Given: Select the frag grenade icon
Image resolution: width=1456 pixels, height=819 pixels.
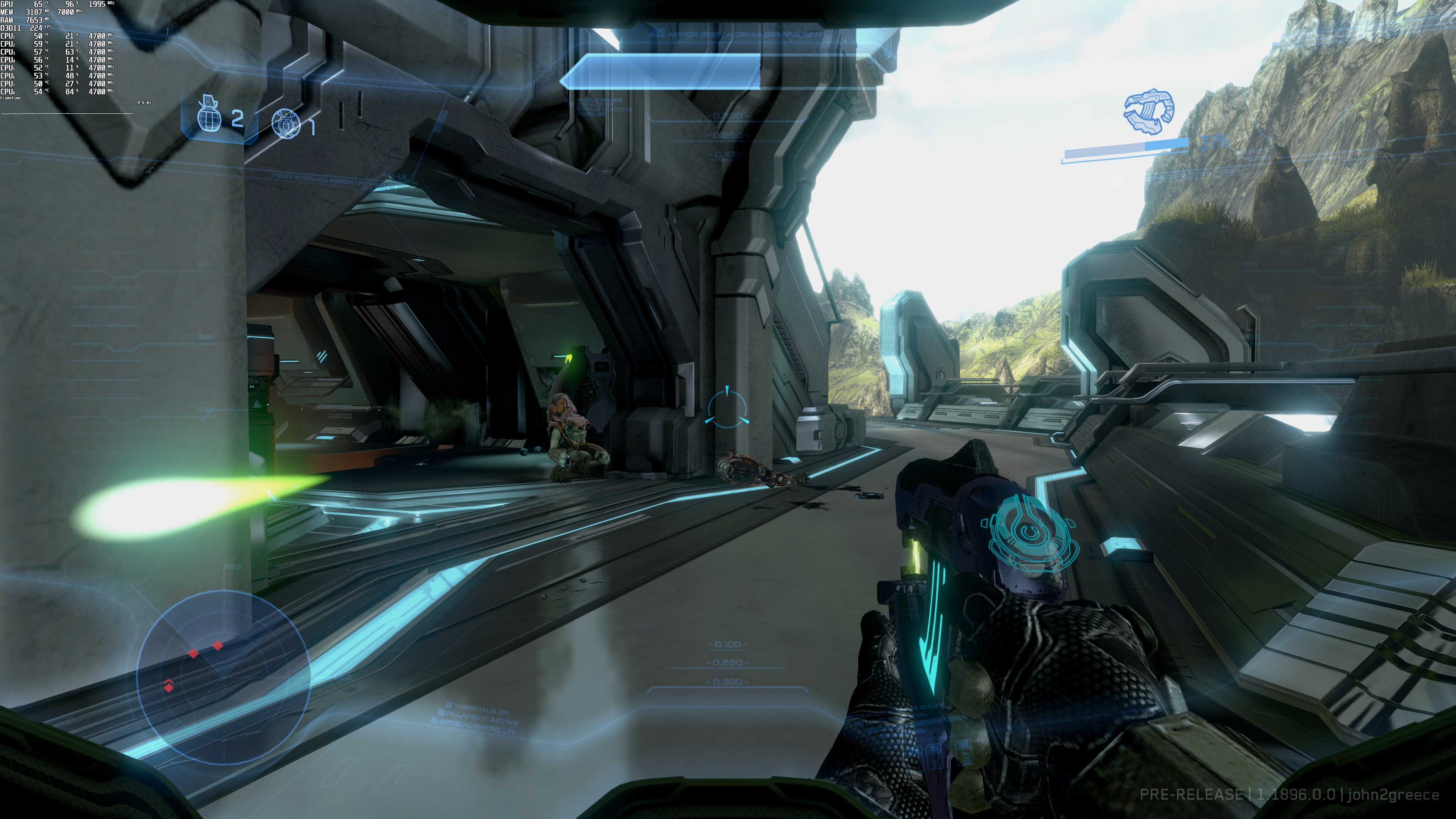Looking at the screenshot, I should 208,115.
